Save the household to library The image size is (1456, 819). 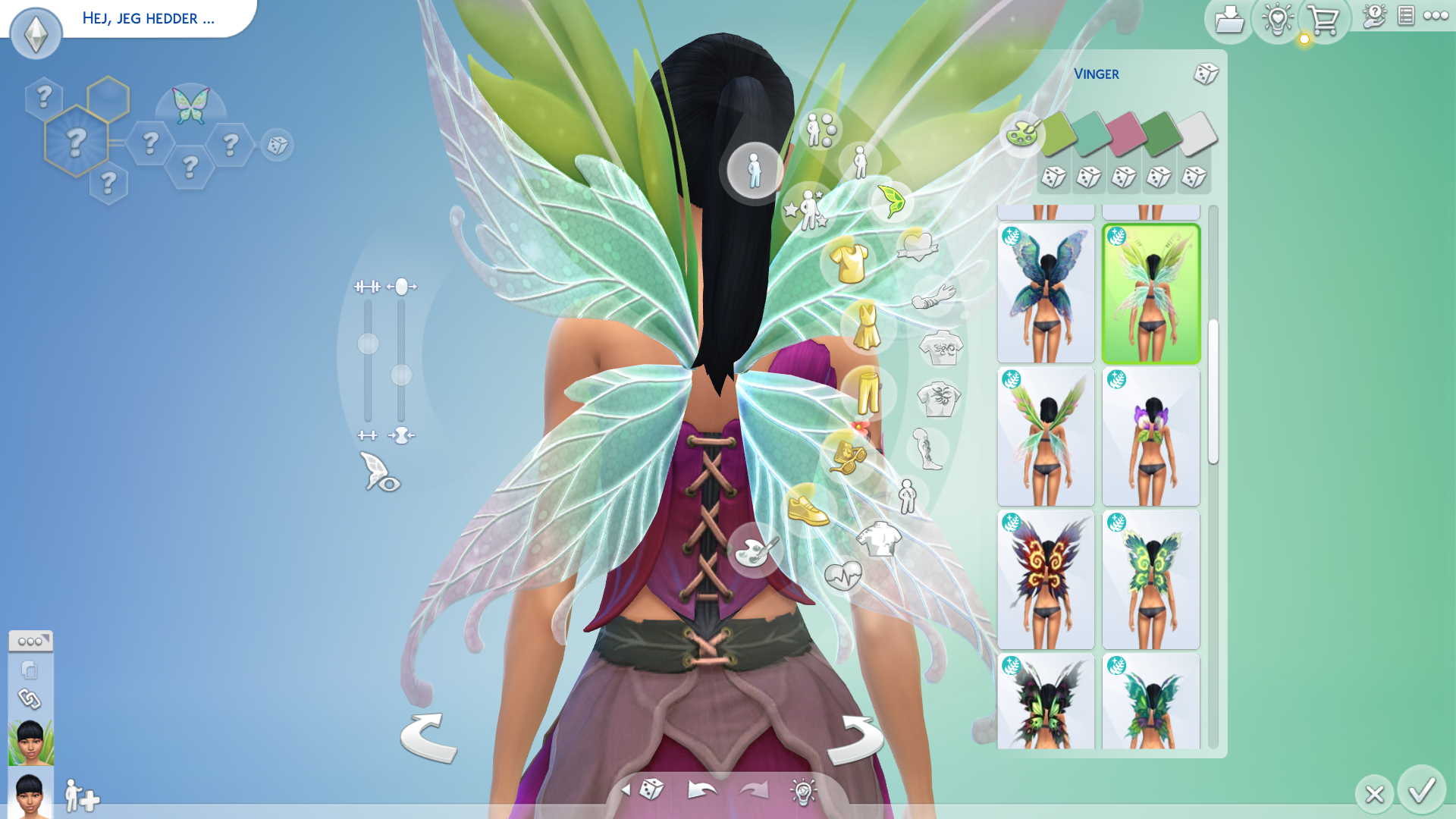click(x=1228, y=20)
